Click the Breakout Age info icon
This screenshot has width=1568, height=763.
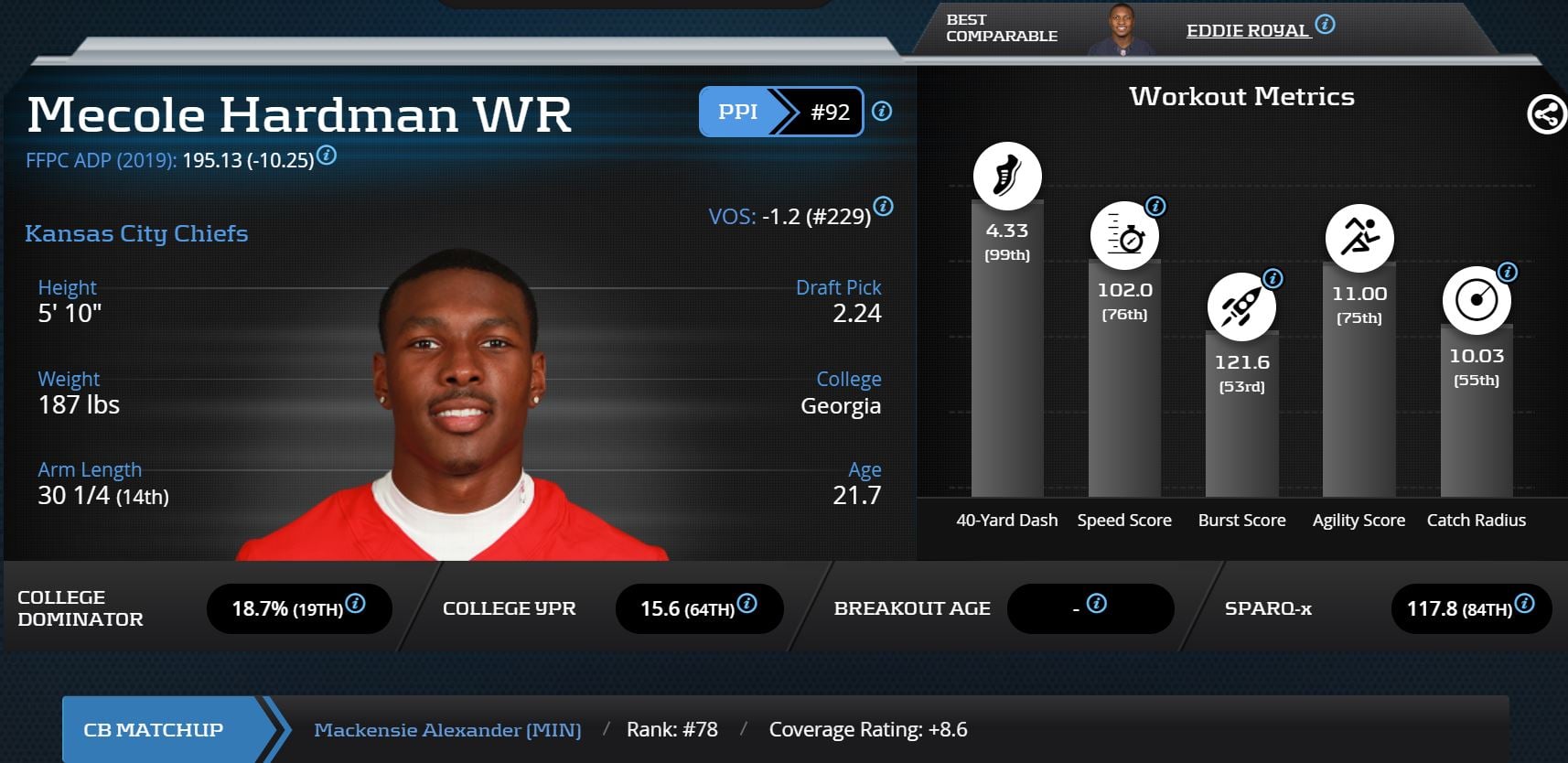(1096, 604)
